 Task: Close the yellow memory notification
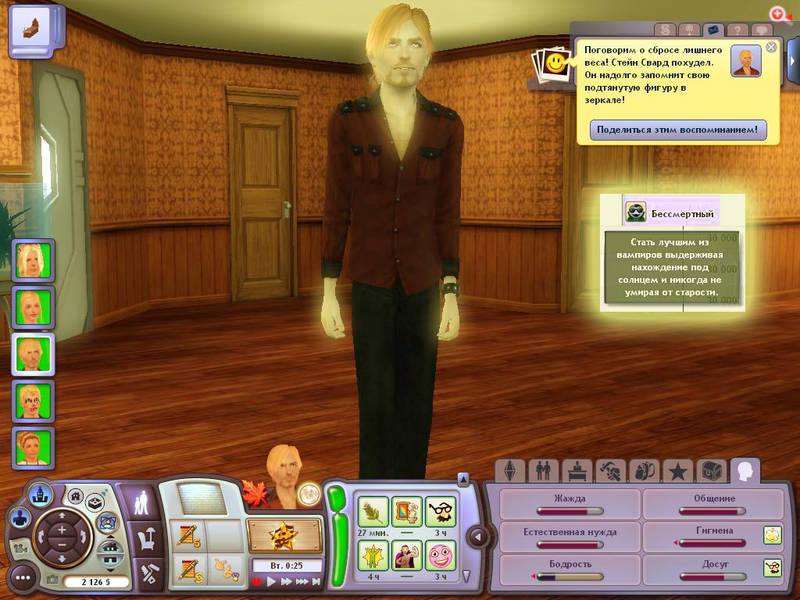pos(771,47)
